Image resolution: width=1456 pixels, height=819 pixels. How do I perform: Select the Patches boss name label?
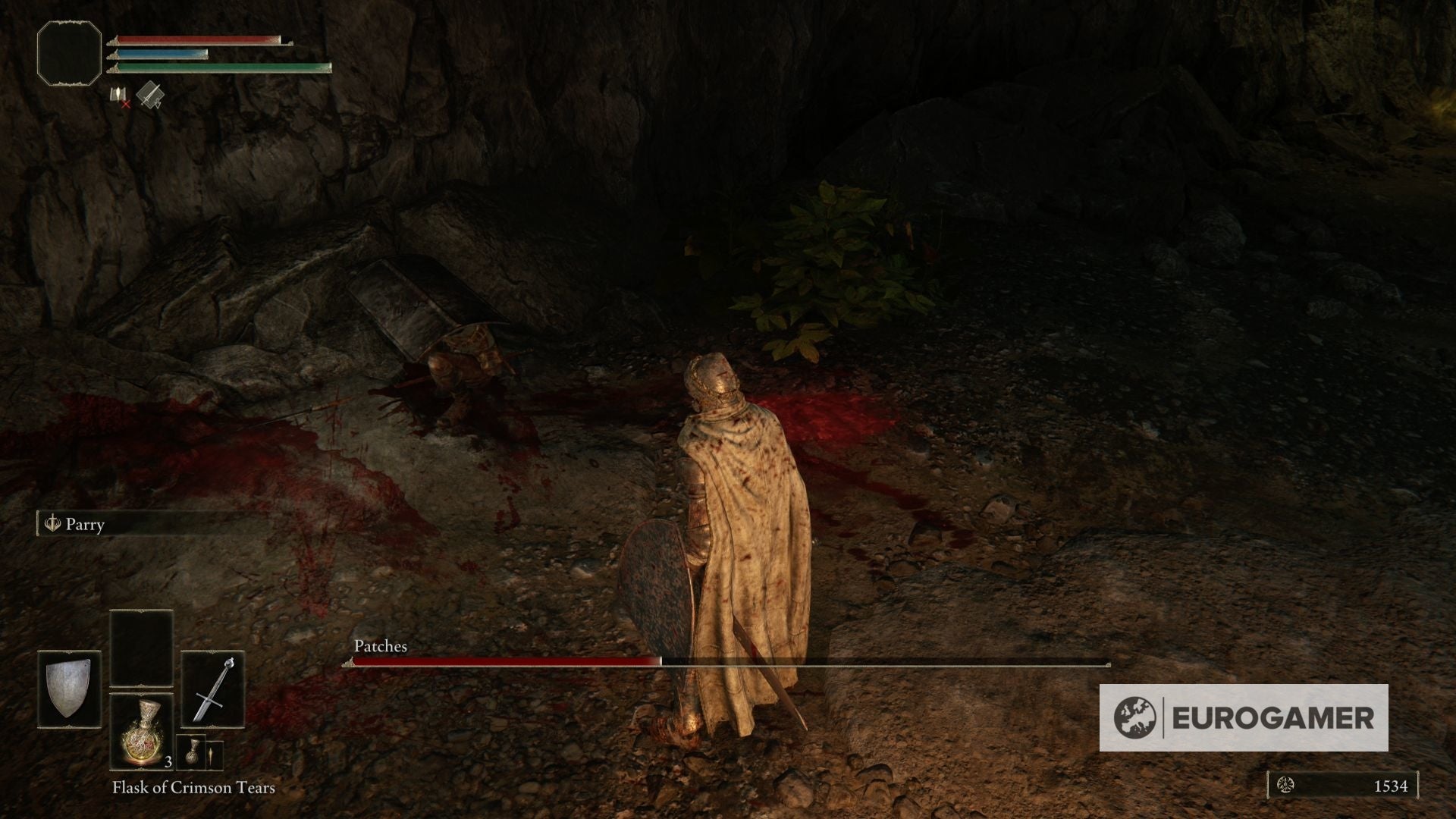[x=379, y=647]
